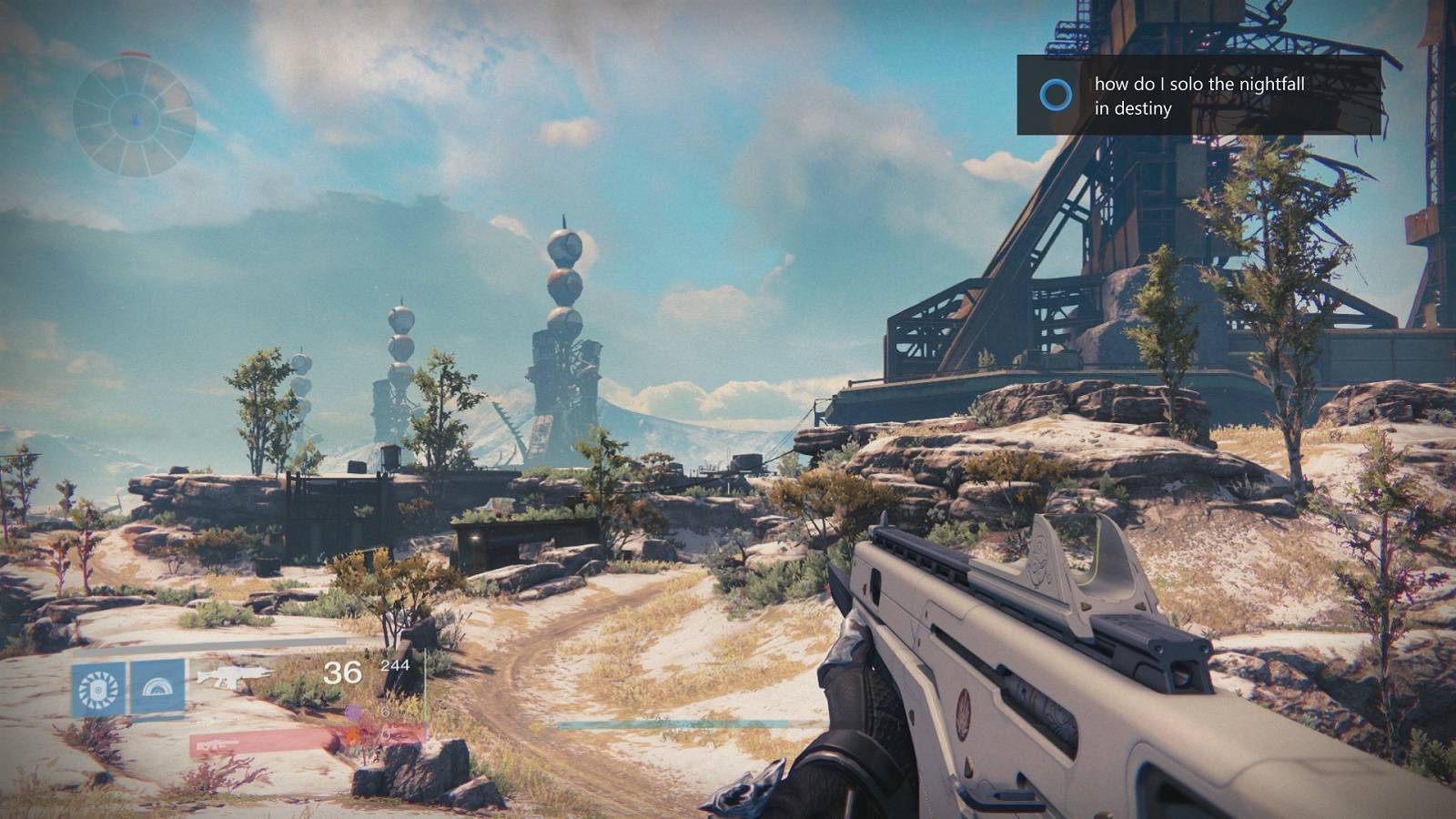Select the grenade ability icon
The height and width of the screenshot is (819, 1456).
[x=98, y=689]
